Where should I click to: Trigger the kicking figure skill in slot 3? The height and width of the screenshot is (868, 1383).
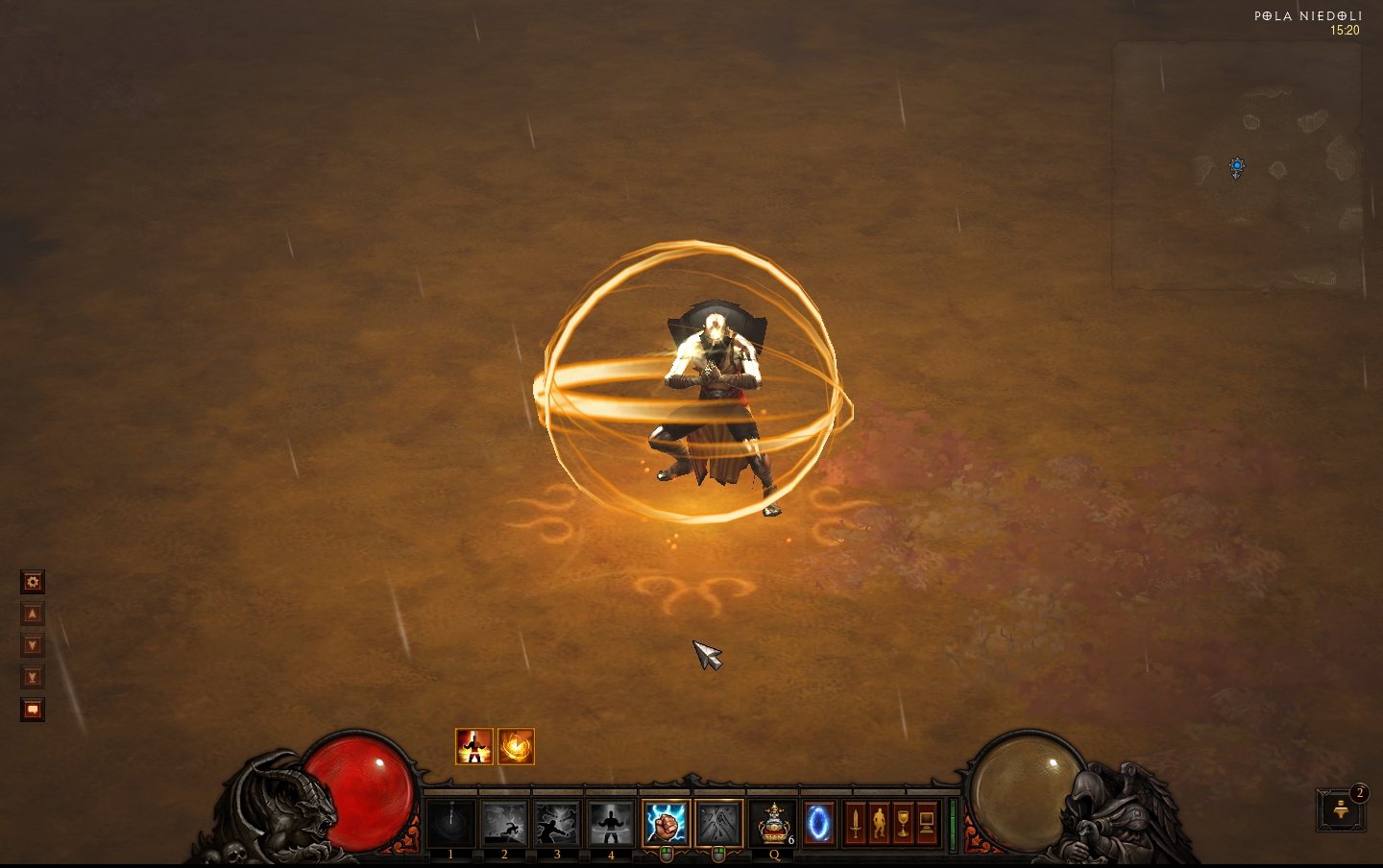pyautogui.click(x=557, y=824)
